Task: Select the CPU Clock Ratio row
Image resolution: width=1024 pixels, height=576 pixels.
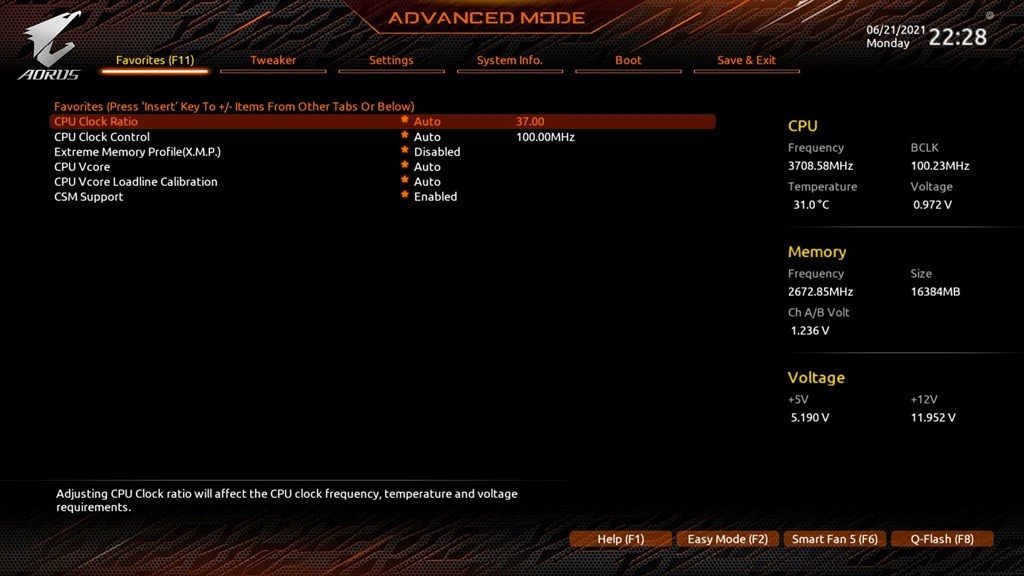Action: tap(96, 122)
